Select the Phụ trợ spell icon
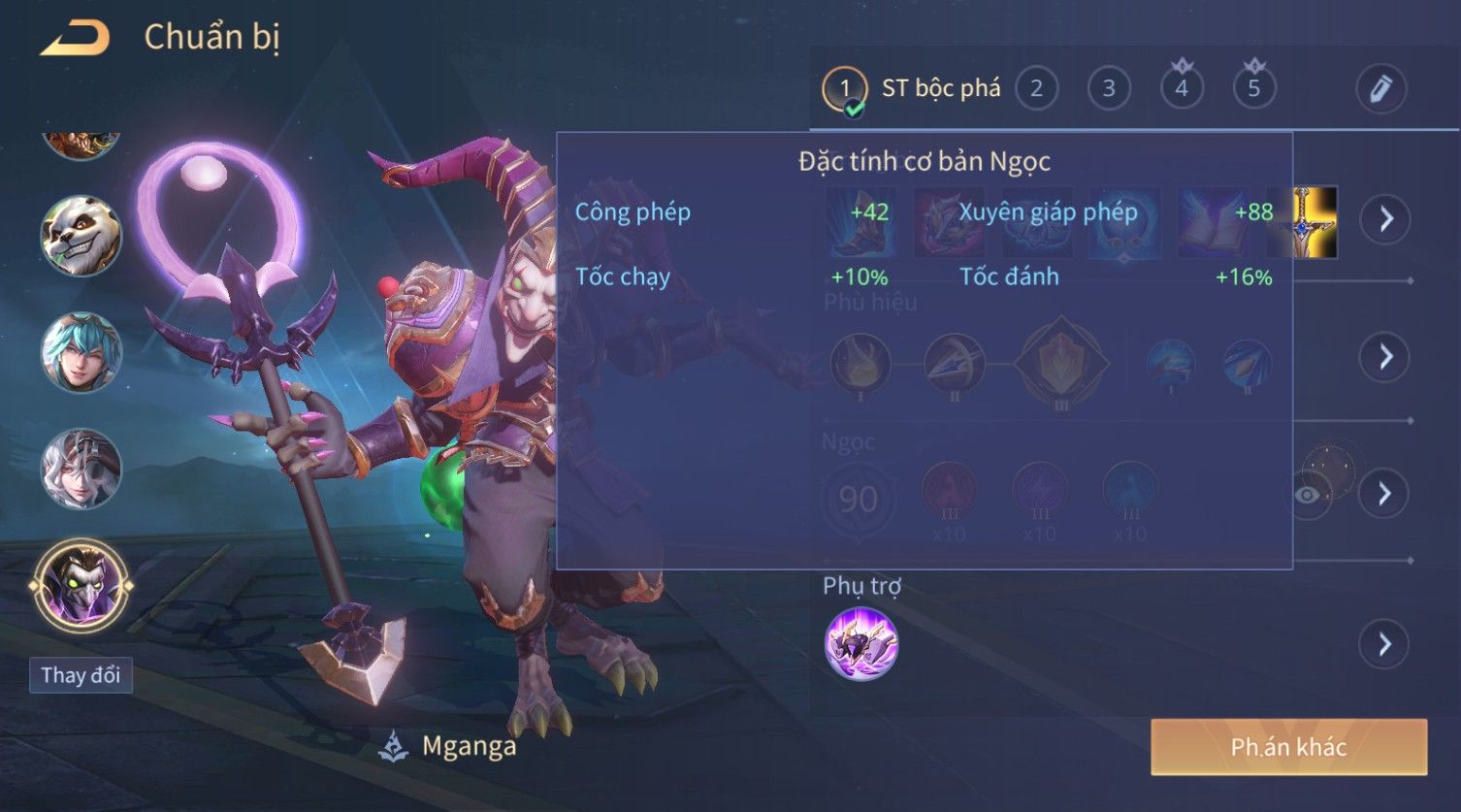 [860, 644]
